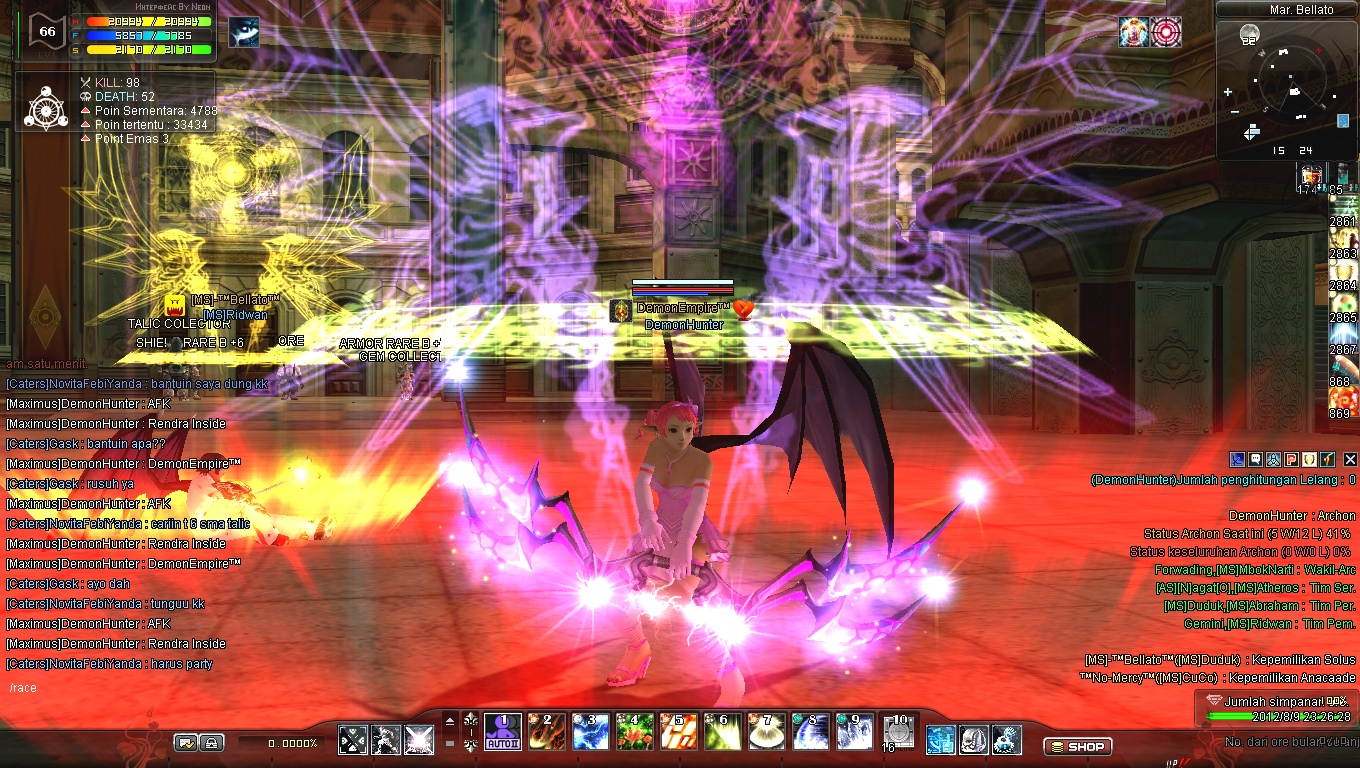Toggle the AUTO II auto-attack skill
Screen dimensions: 1360x768
point(502,731)
